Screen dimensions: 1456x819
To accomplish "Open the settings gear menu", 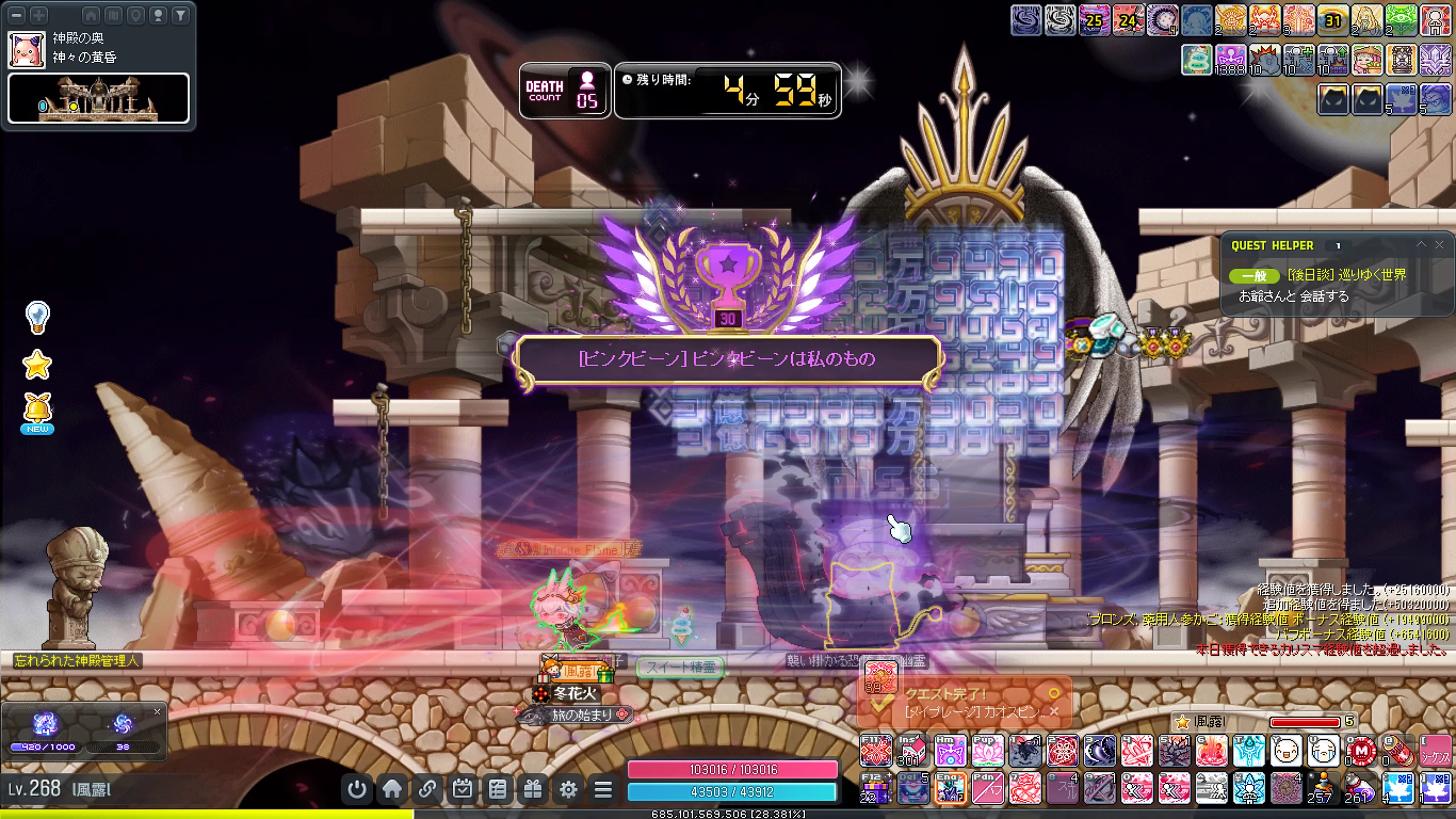I will click(x=568, y=789).
